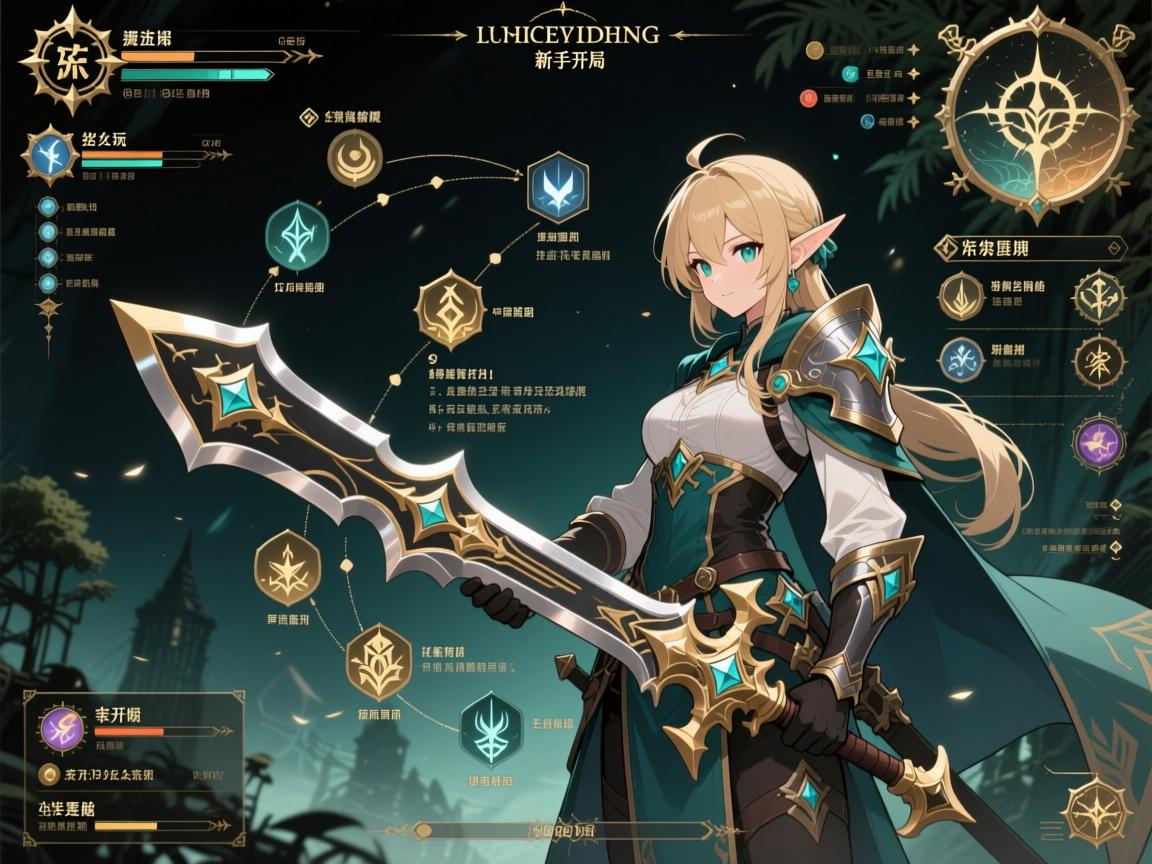Image resolution: width=1152 pixels, height=864 pixels.
Task: Select the teal hexagon diamond rune node
Action: click(298, 235)
